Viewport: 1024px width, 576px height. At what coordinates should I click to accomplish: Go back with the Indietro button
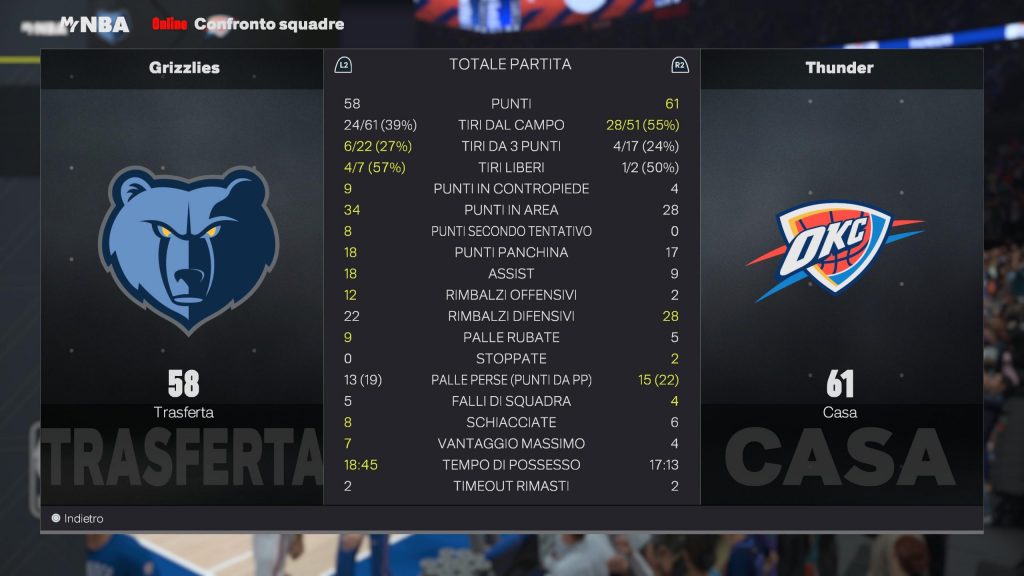click(78, 519)
